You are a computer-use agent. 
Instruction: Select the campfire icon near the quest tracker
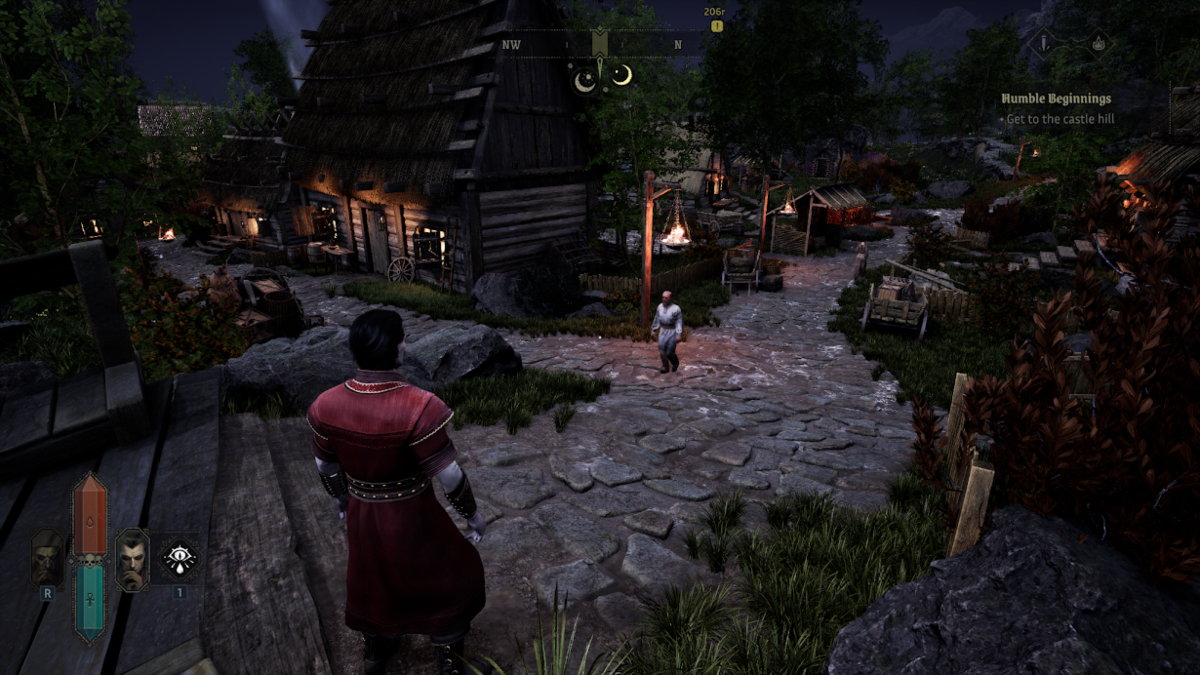(x=1097, y=43)
